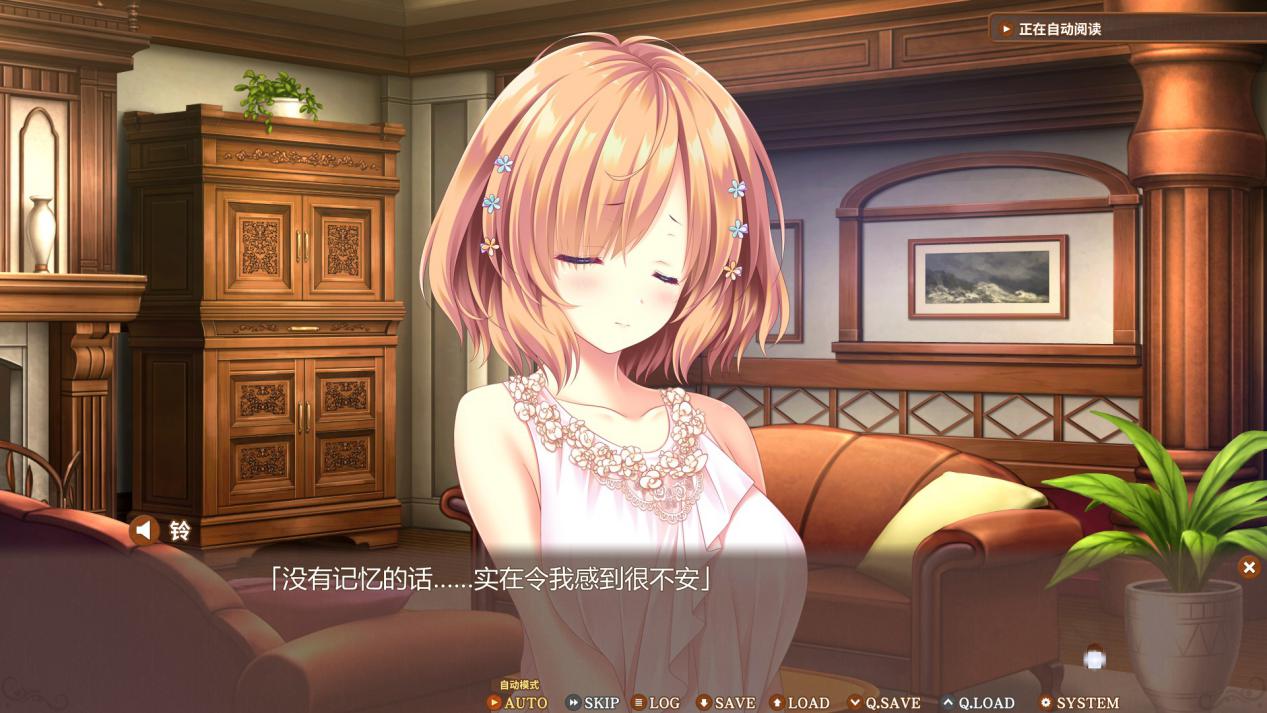The image size is (1267, 713).
Task: Toggle the AUTO reading mode
Action: [x=517, y=703]
